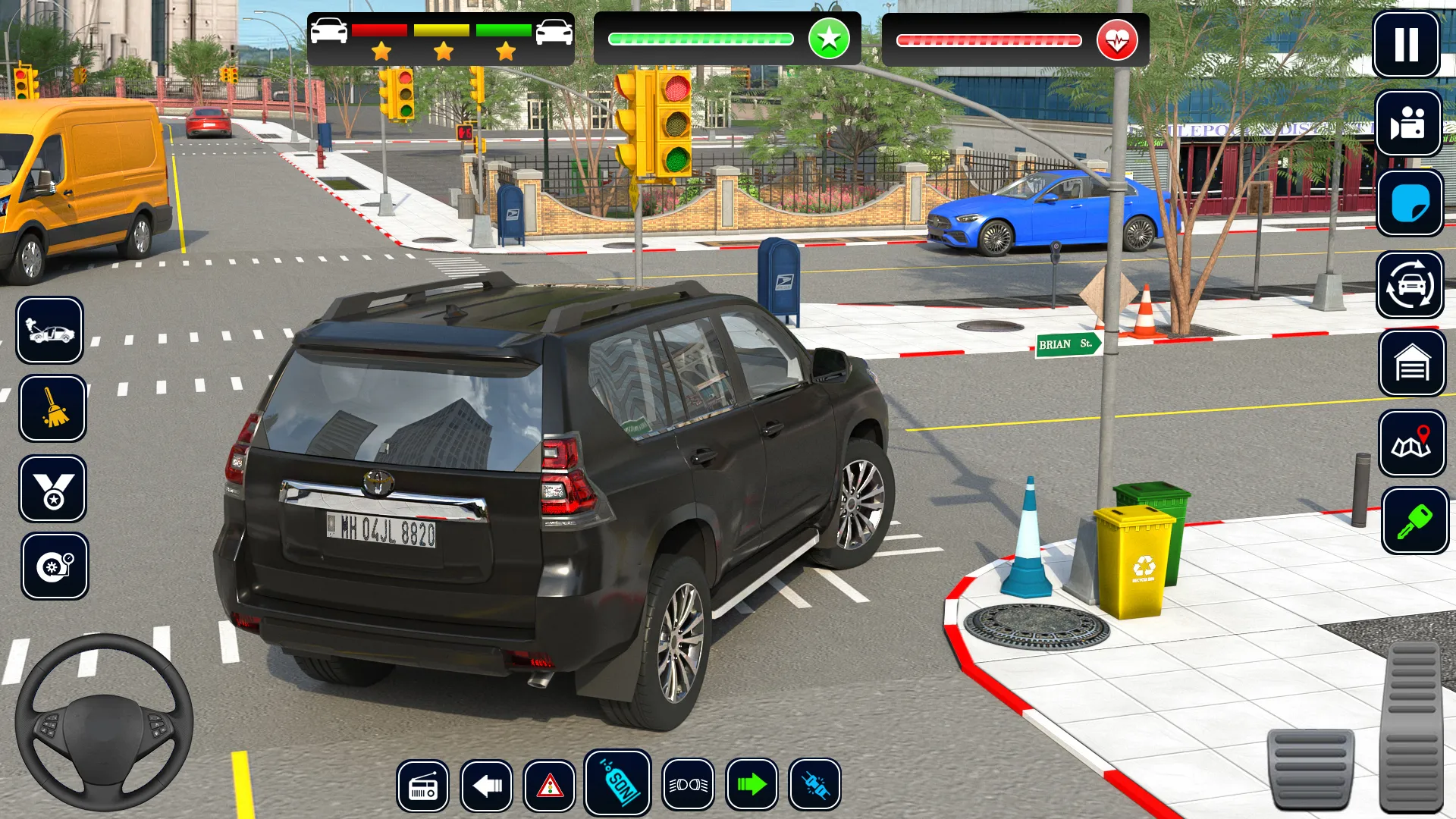Show the map with location pin

1412,444
